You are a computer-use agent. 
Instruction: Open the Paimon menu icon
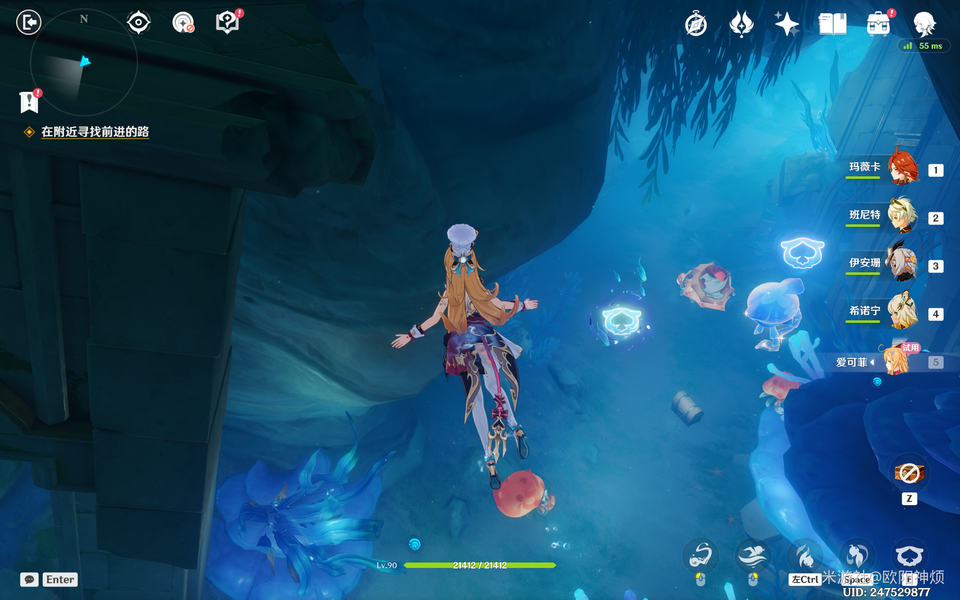click(x=924, y=24)
